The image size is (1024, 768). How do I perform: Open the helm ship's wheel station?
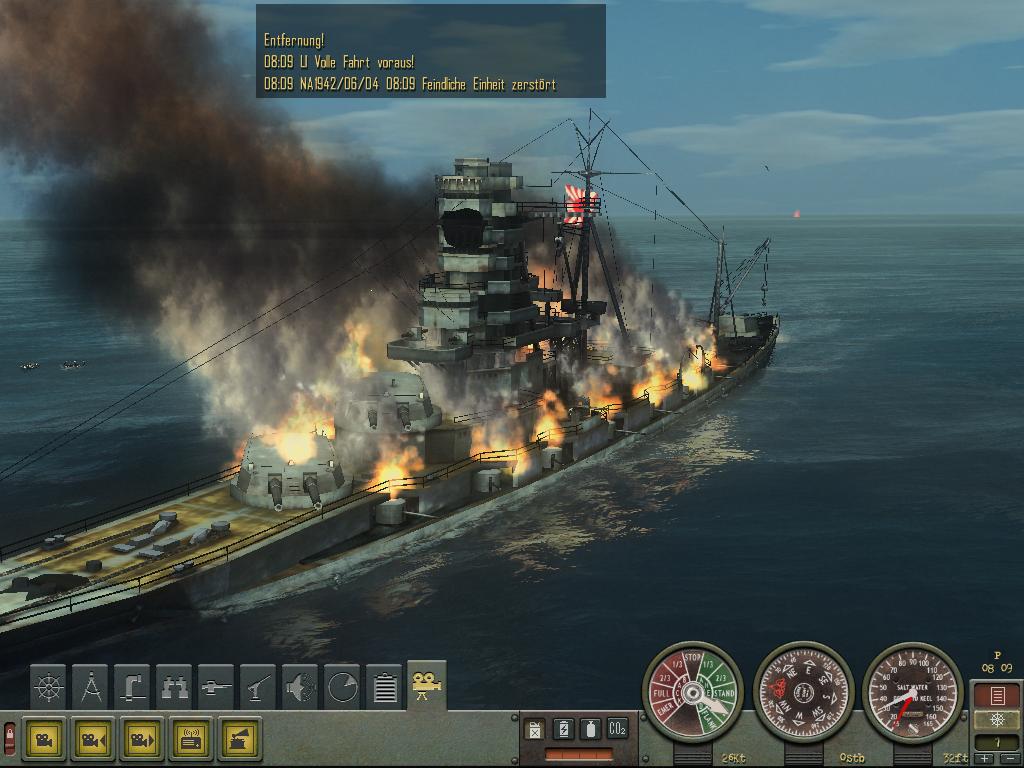point(48,686)
